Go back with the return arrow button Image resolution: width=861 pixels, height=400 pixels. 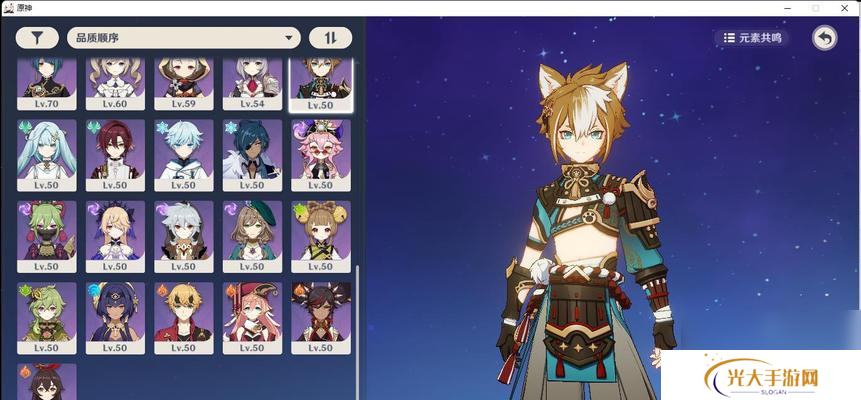pos(824,38)
